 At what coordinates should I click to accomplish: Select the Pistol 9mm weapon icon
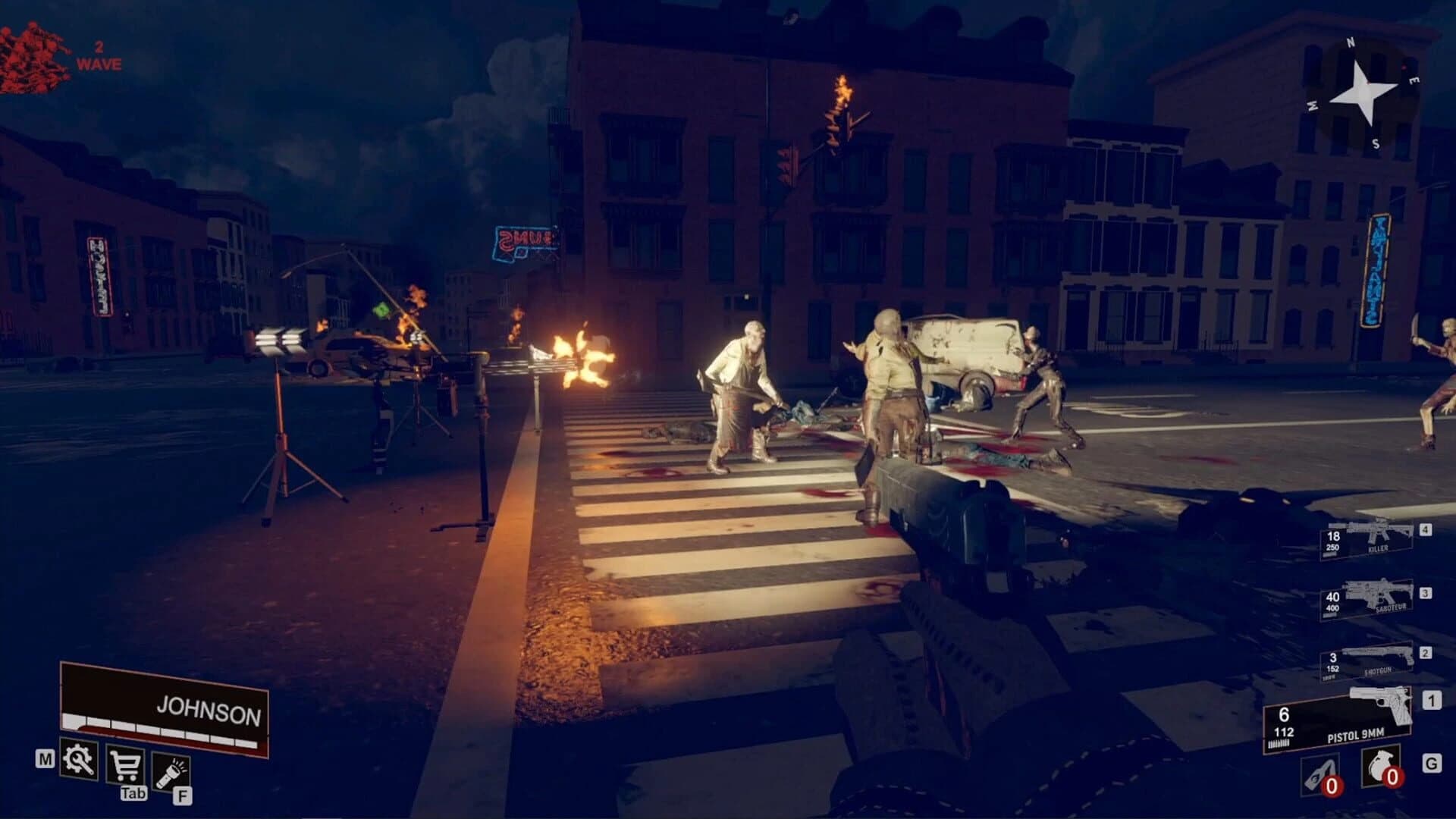click(1382, 702)
